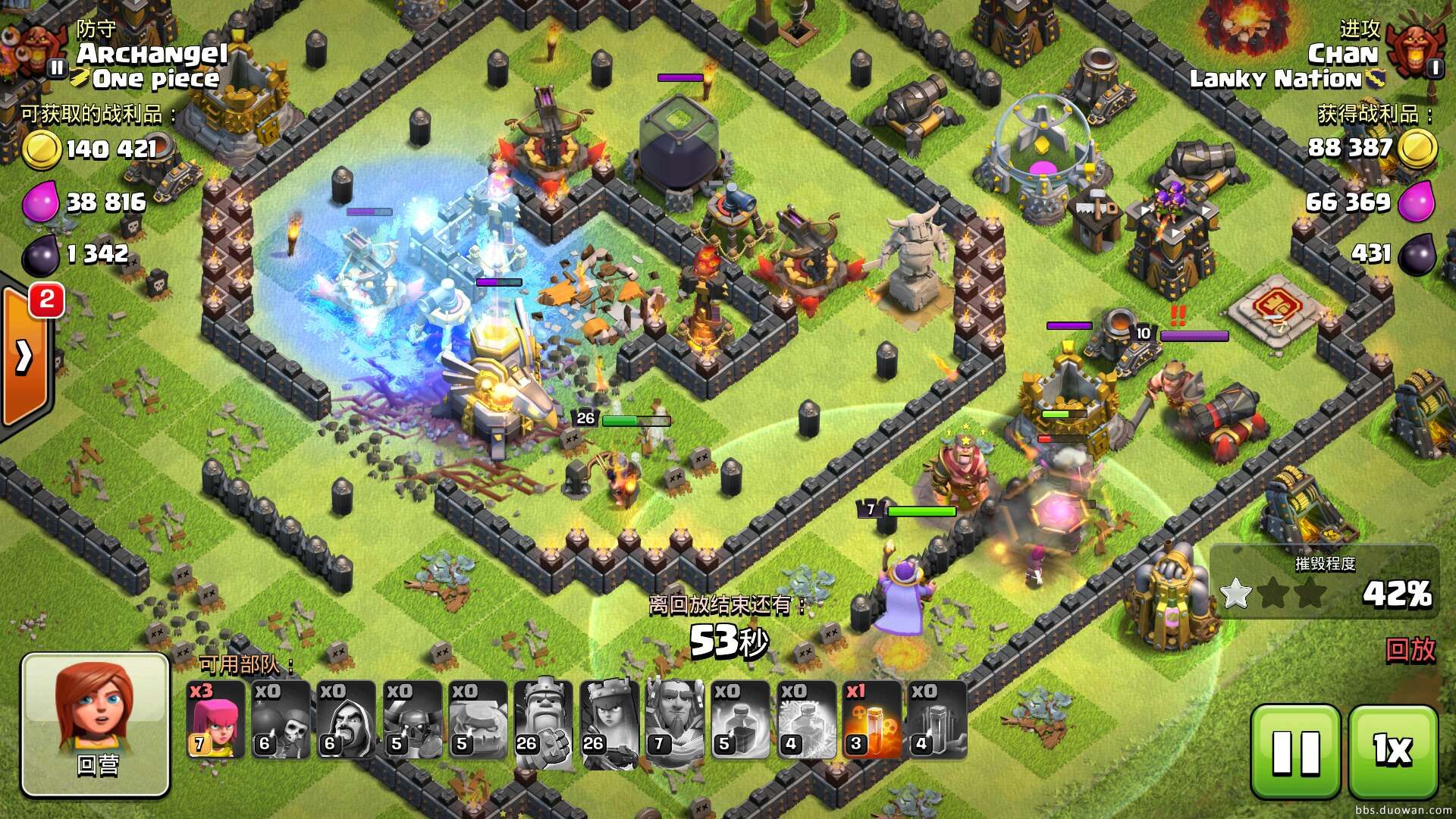Expand the orange side panel arrow
The height and width of the screenshot is (819, 1456).
(24, 356)
